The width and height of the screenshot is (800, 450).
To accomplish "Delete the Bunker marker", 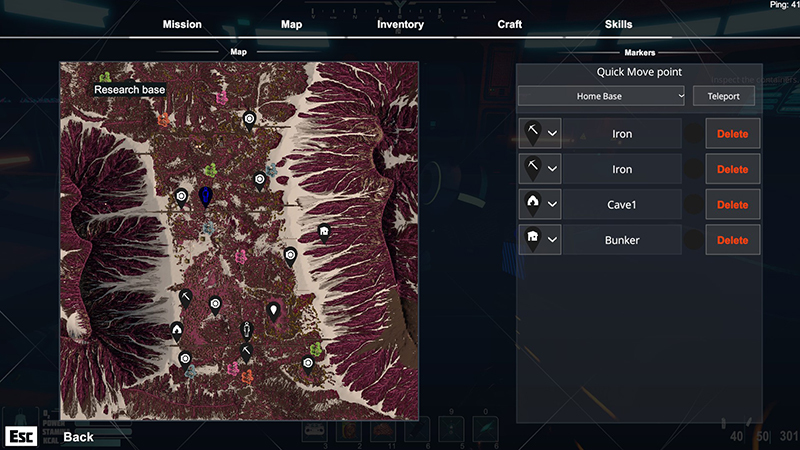I will [x=732, y=240].
